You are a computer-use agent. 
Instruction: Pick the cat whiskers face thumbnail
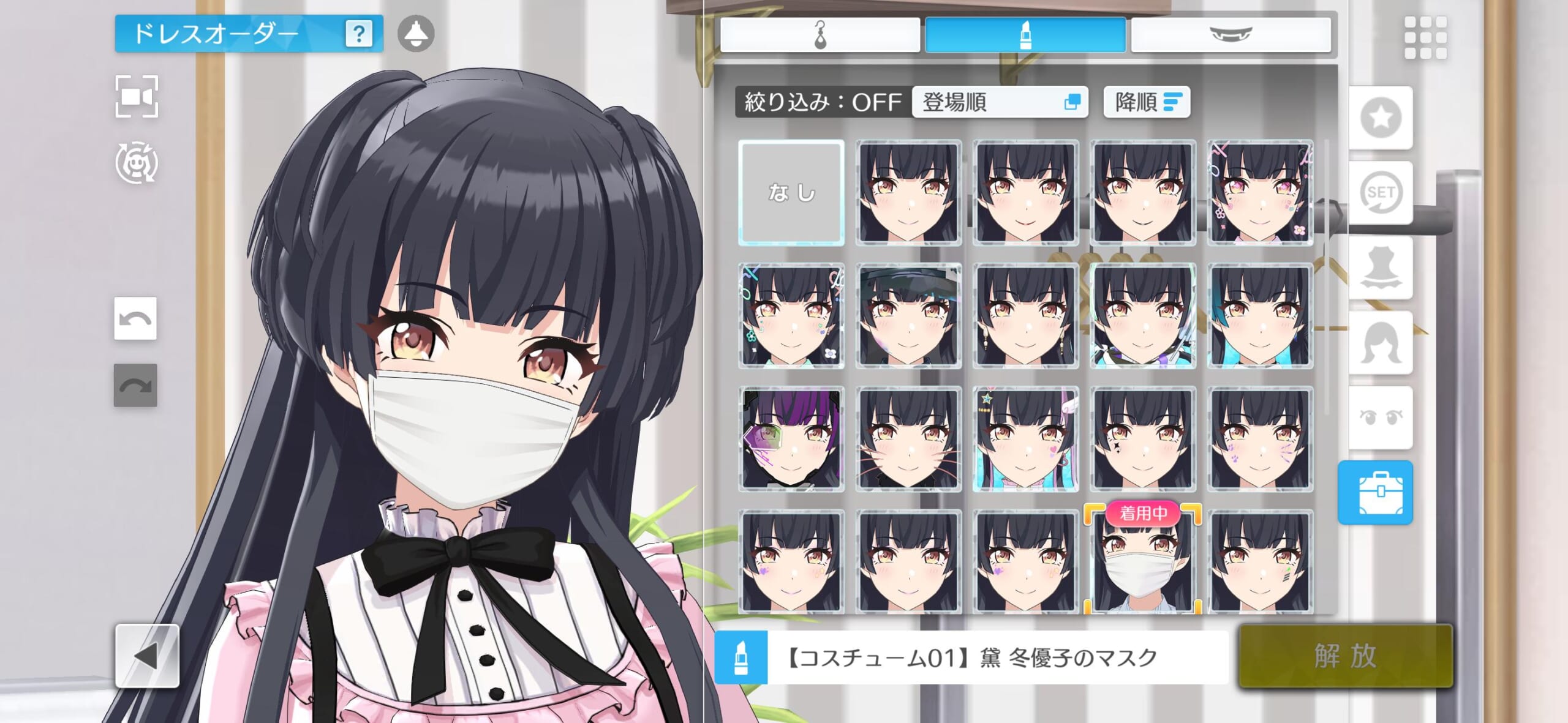[x=908, y=439]
